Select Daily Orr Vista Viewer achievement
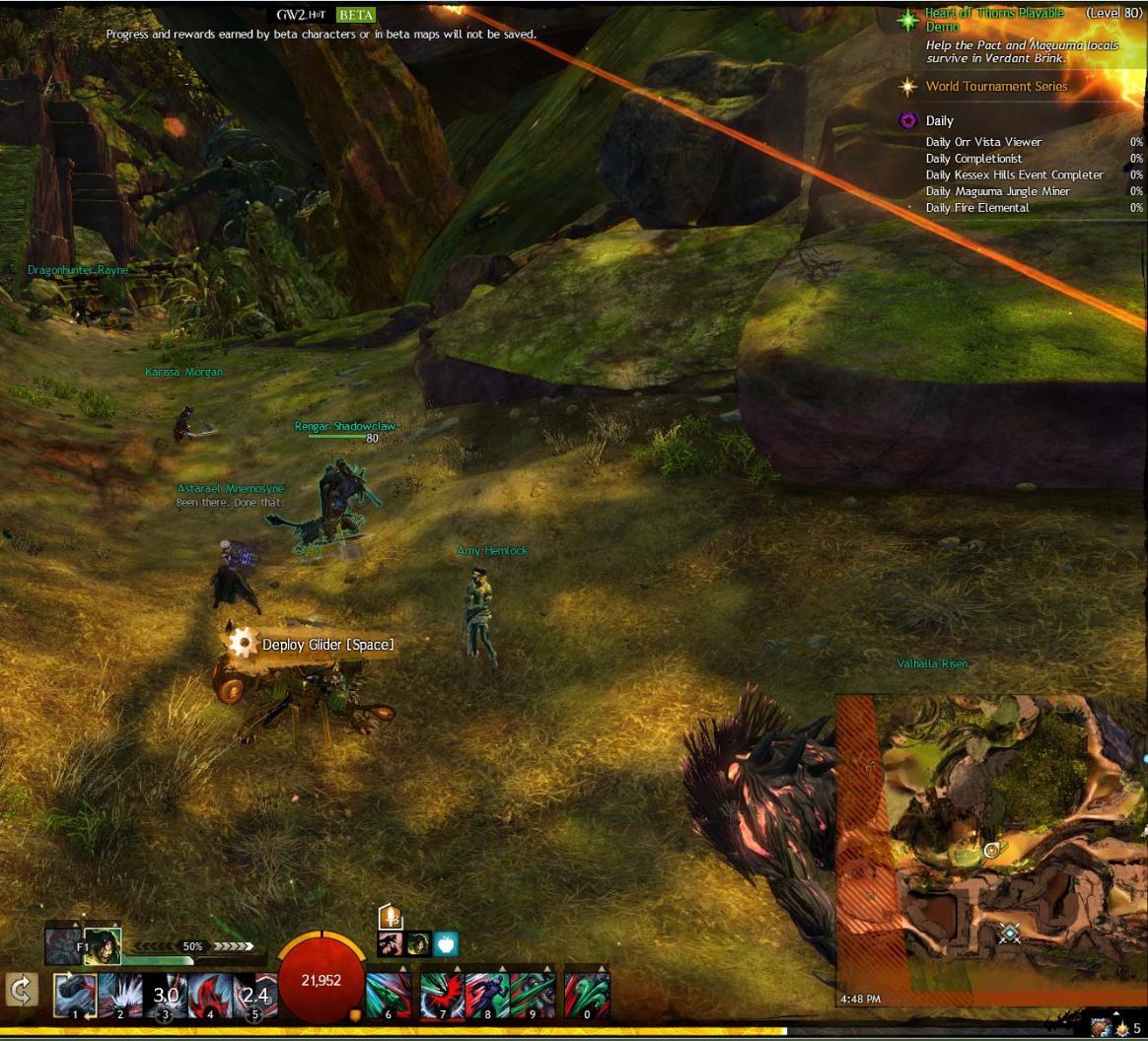The image size is (1148, 1041). click(x=983, y=142)
